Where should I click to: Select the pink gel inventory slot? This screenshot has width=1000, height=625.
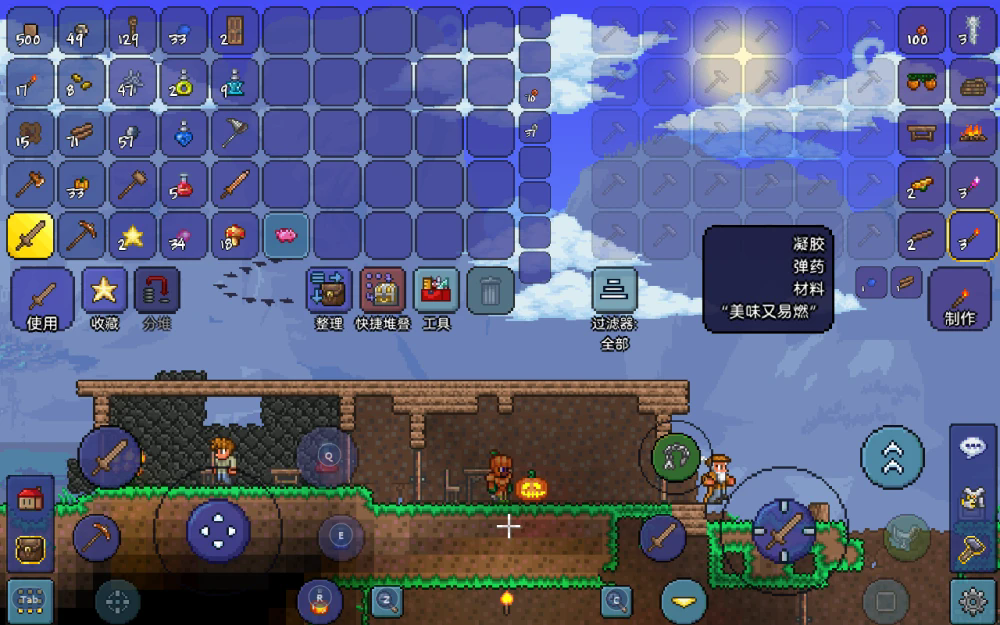286,235
